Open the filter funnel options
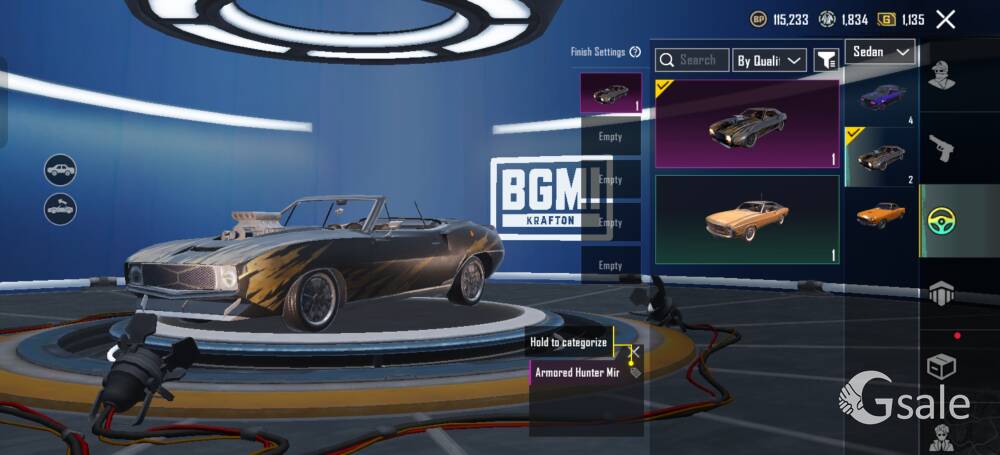Screen dimensions: 1000x455 [x=825, y=61]
